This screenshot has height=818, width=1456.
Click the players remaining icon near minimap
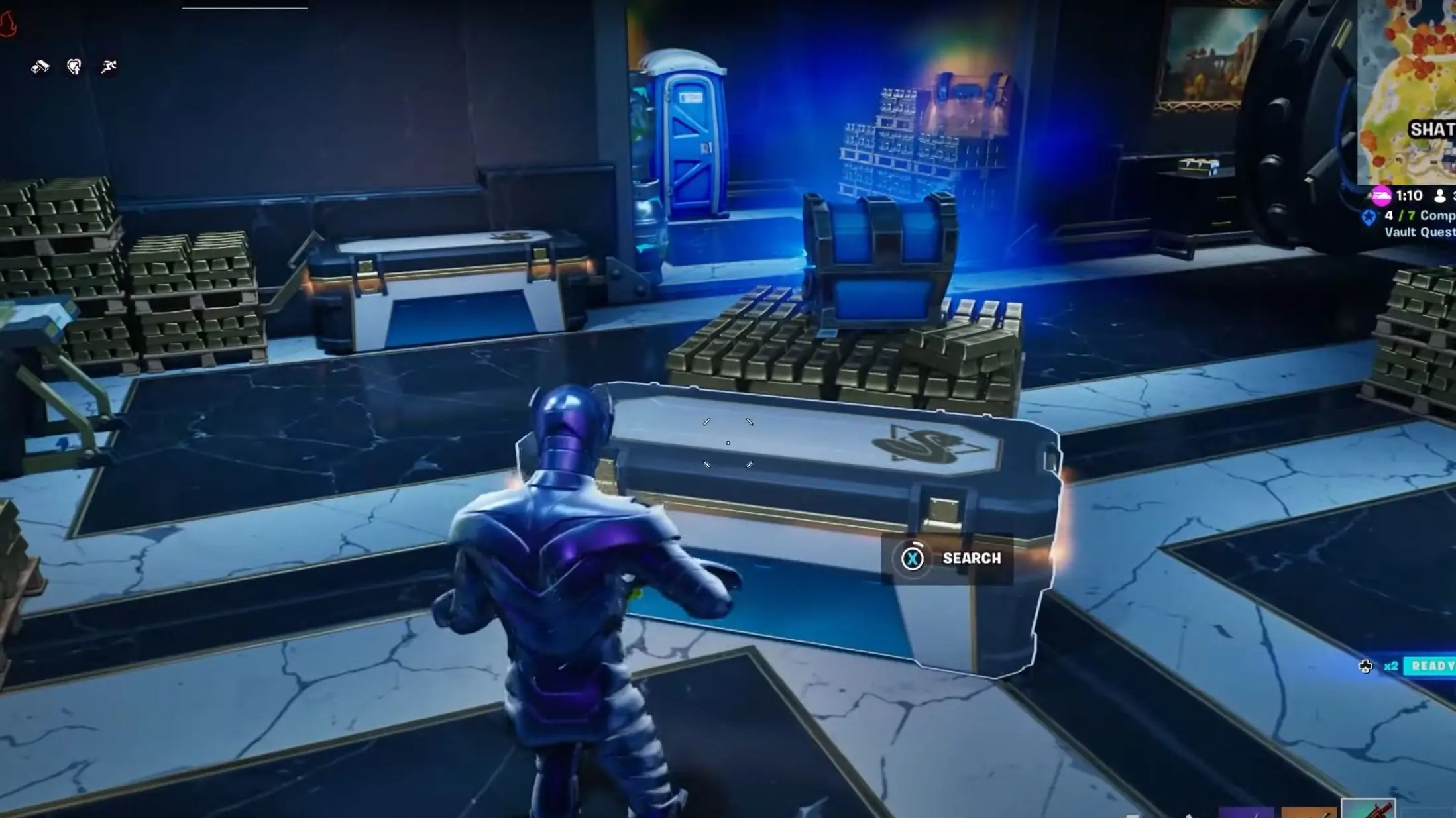pos(1441,195)
